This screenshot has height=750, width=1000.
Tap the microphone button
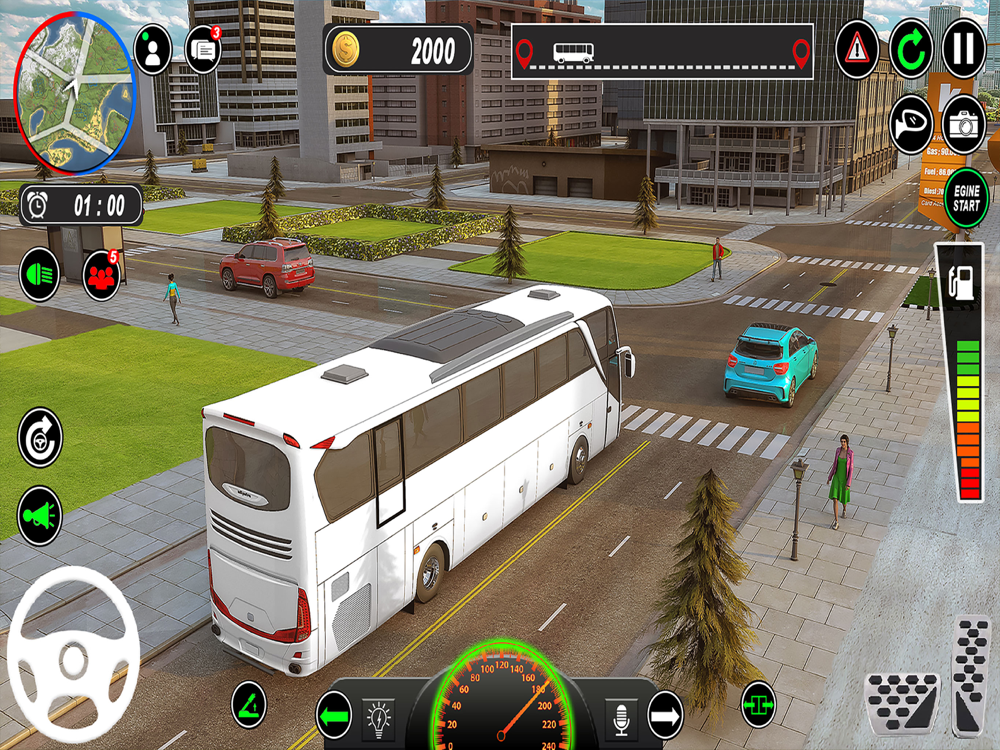622,715
